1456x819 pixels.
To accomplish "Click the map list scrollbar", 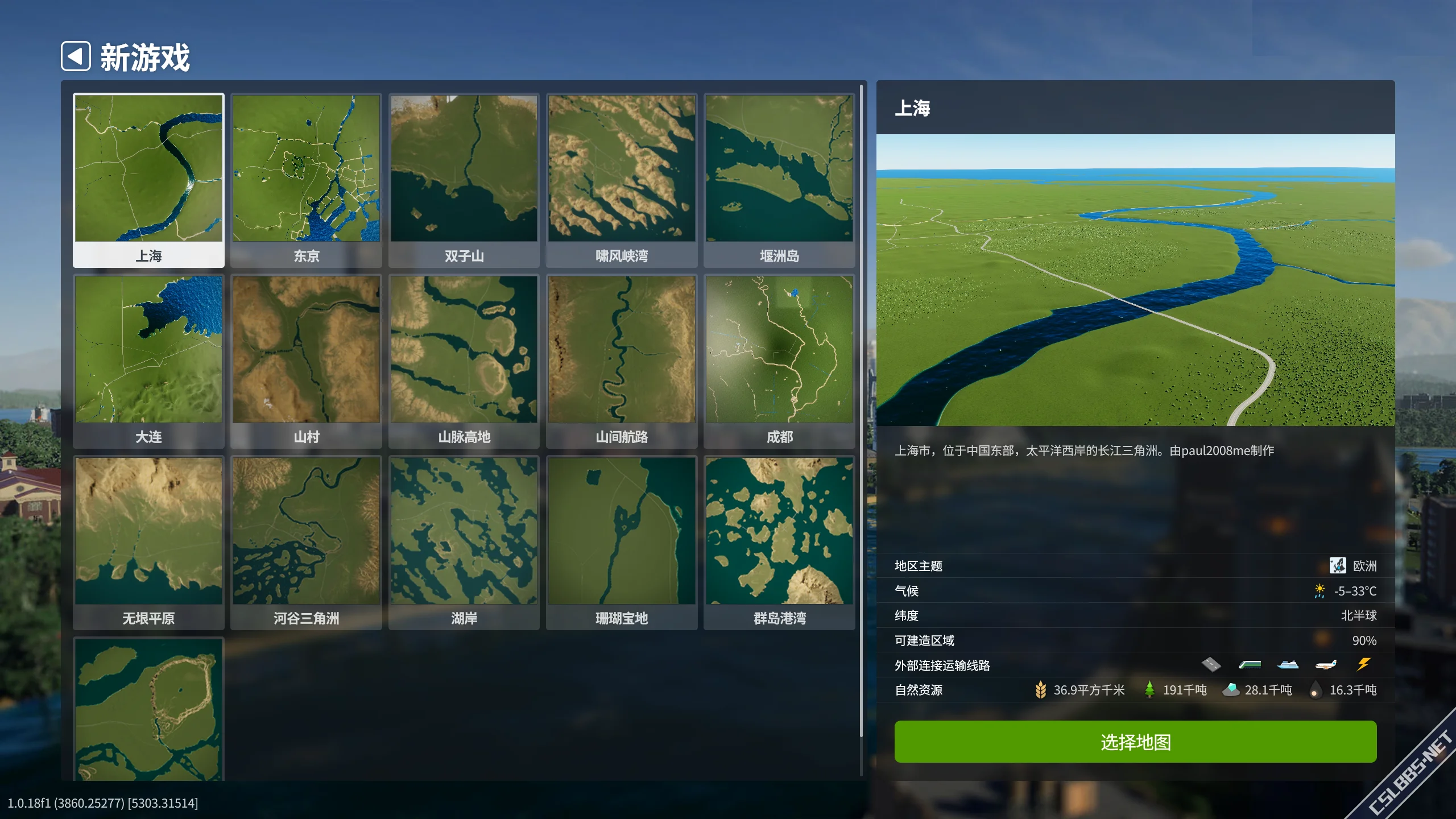I will click(x=861, y=409).
